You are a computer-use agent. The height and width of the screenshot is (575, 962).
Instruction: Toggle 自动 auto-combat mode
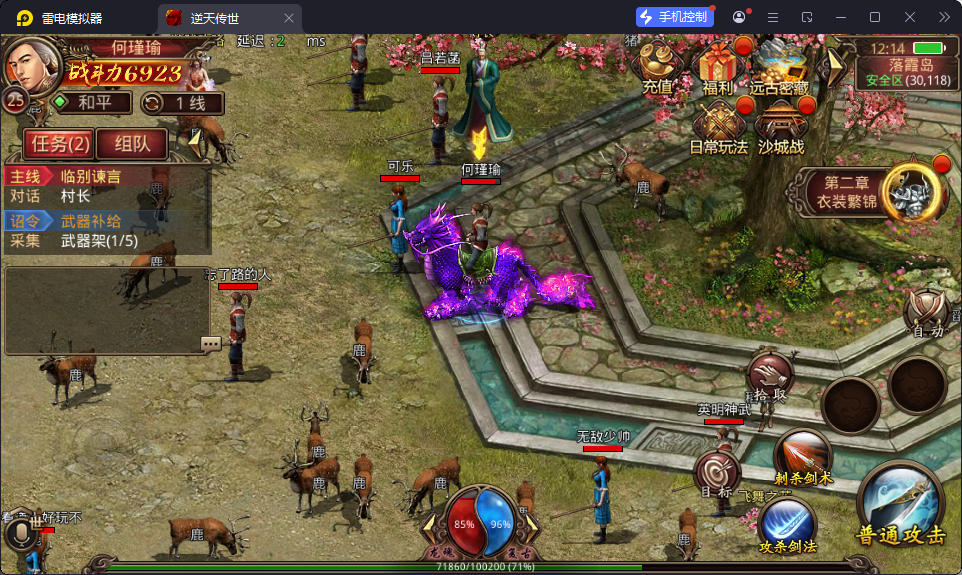(x=929, y=314)
